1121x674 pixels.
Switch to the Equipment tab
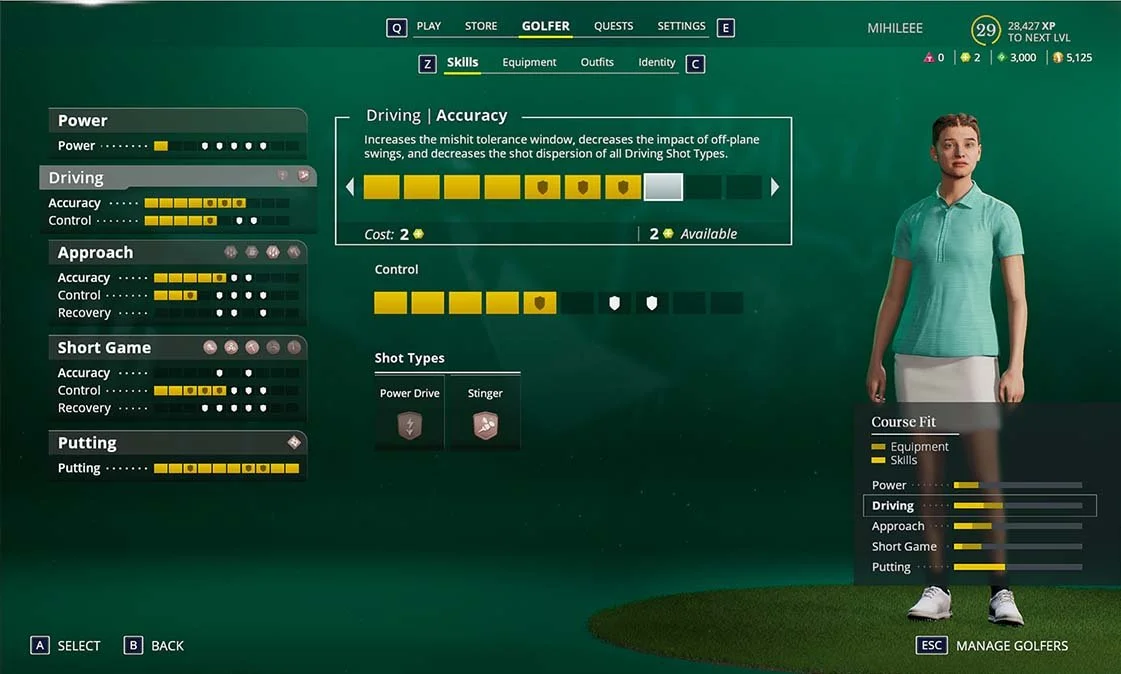529,62
